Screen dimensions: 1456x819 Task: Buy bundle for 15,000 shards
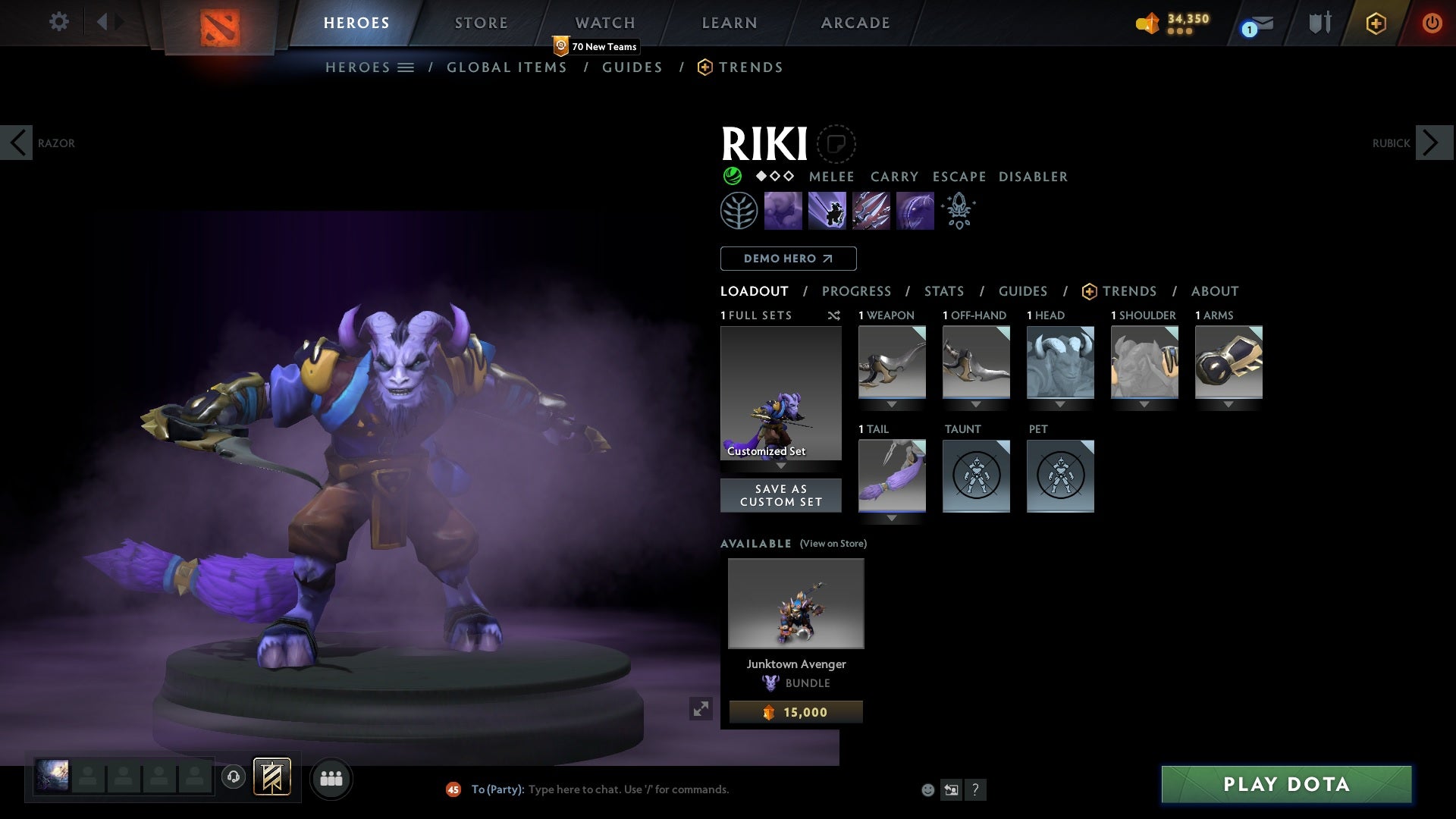point(795,712)
